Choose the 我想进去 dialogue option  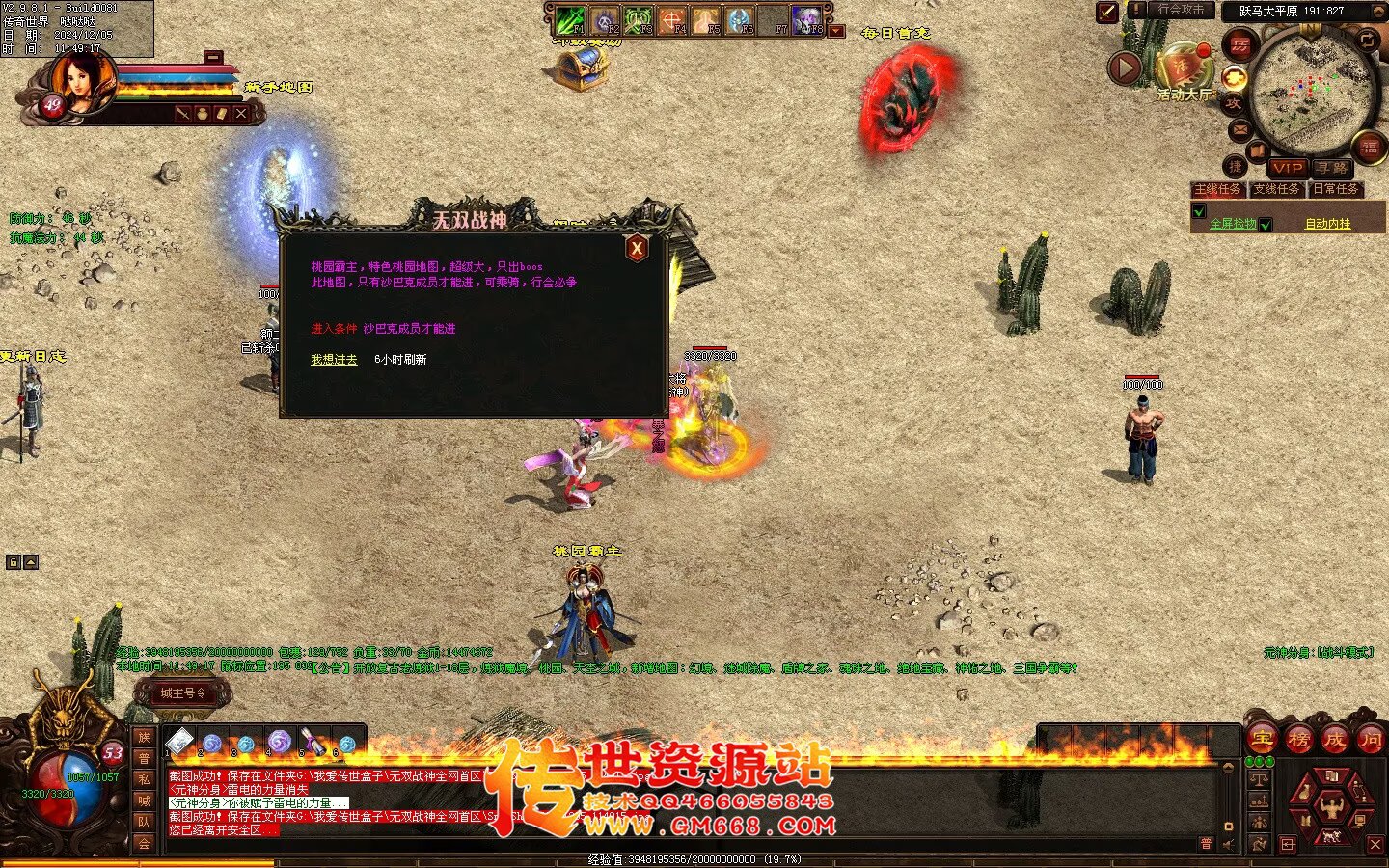[x=334, y=360]
